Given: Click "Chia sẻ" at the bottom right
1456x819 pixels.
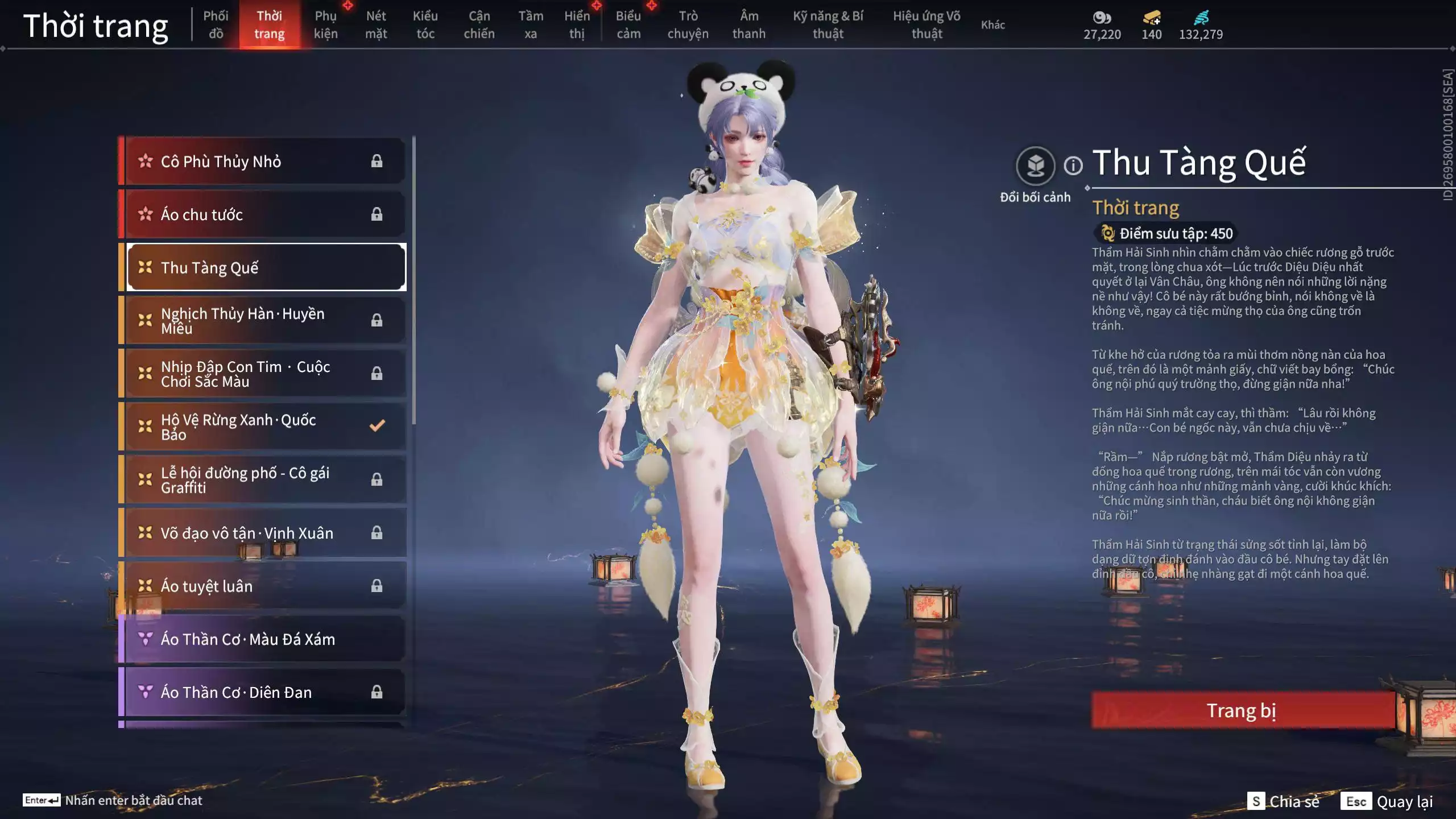Looking at the screenshot, I should (x=1294, y=803).
